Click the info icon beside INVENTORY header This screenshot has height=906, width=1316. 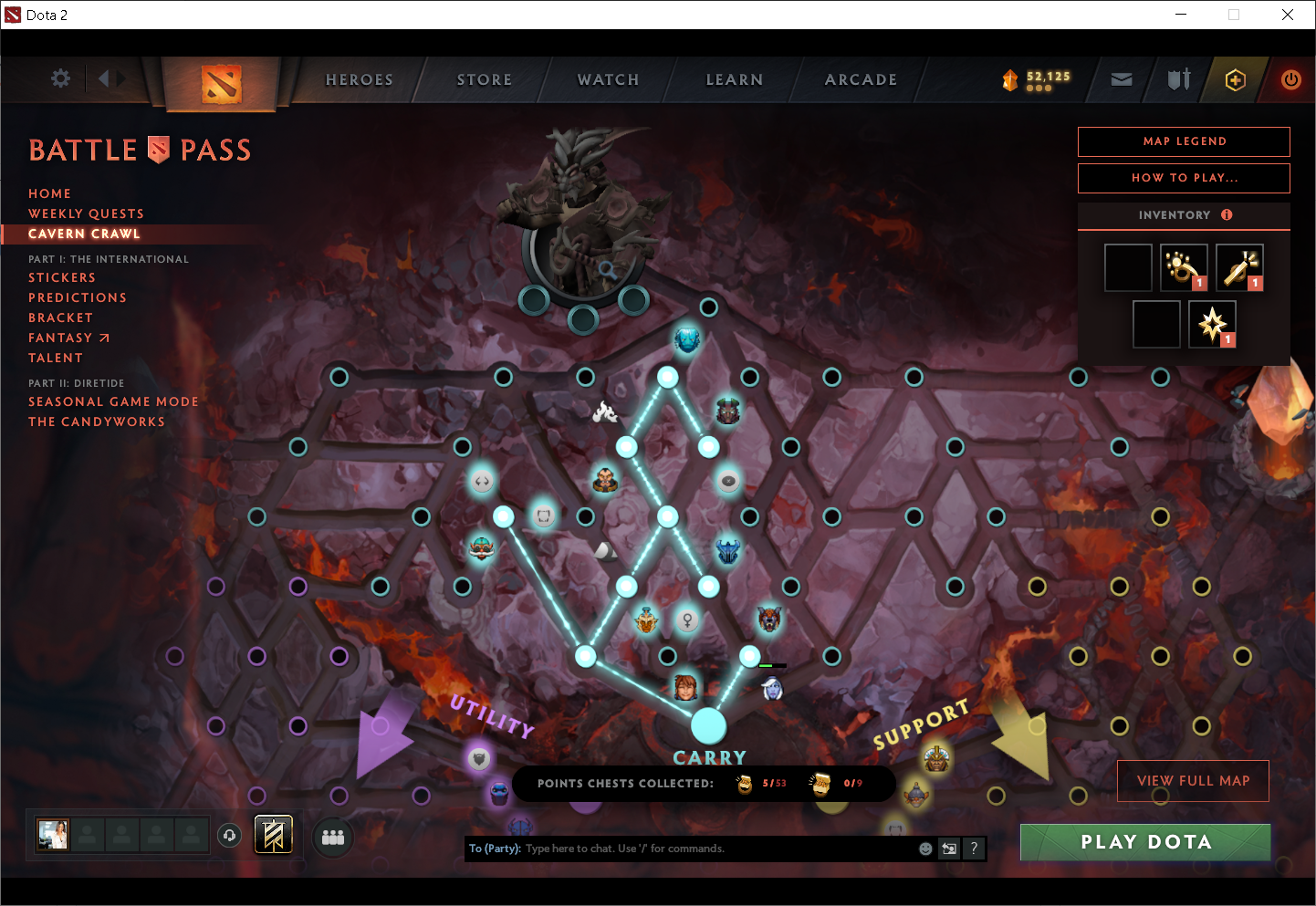coord(1227,215)
